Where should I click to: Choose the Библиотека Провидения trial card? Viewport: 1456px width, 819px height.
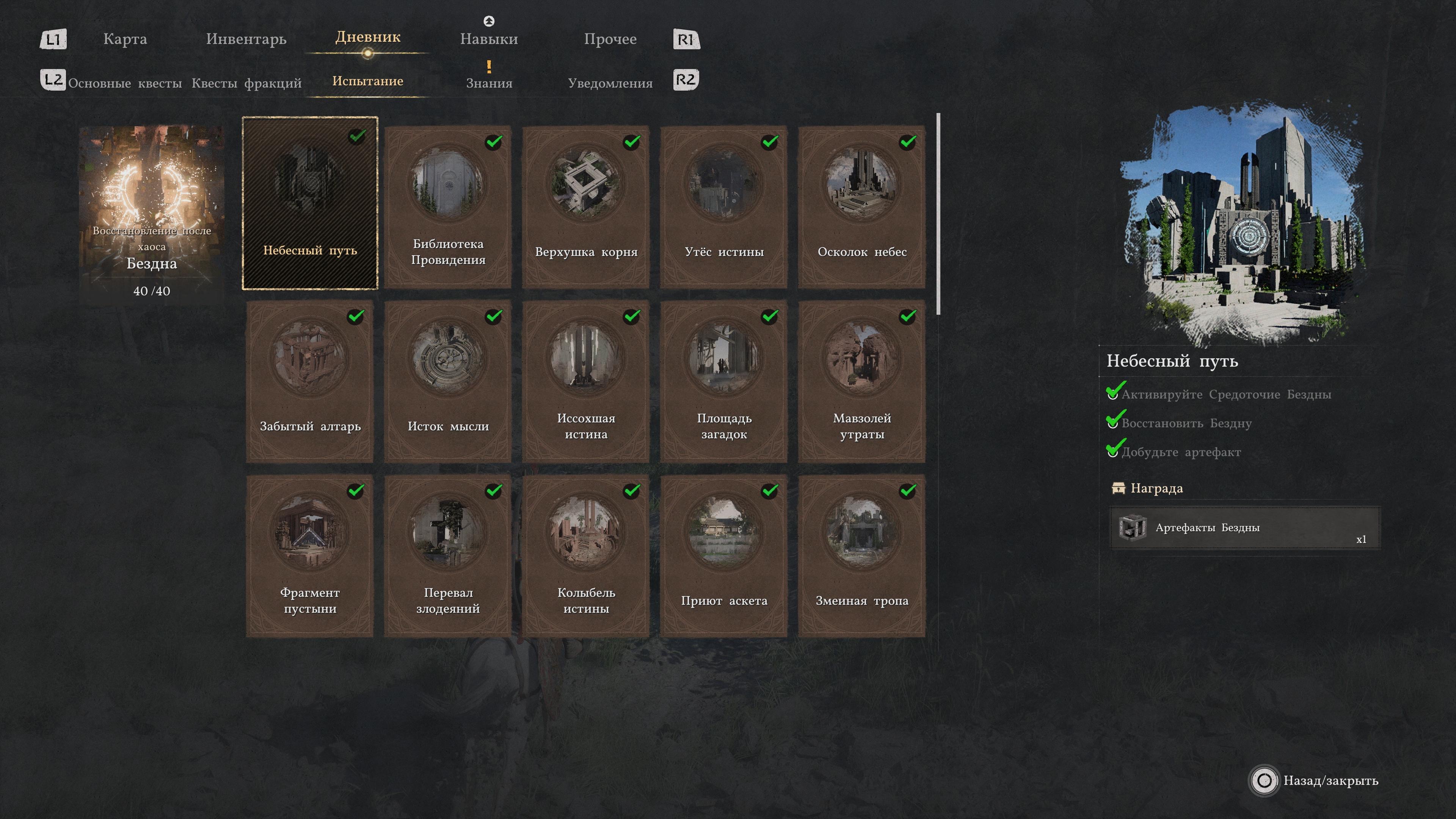(448, 206)
